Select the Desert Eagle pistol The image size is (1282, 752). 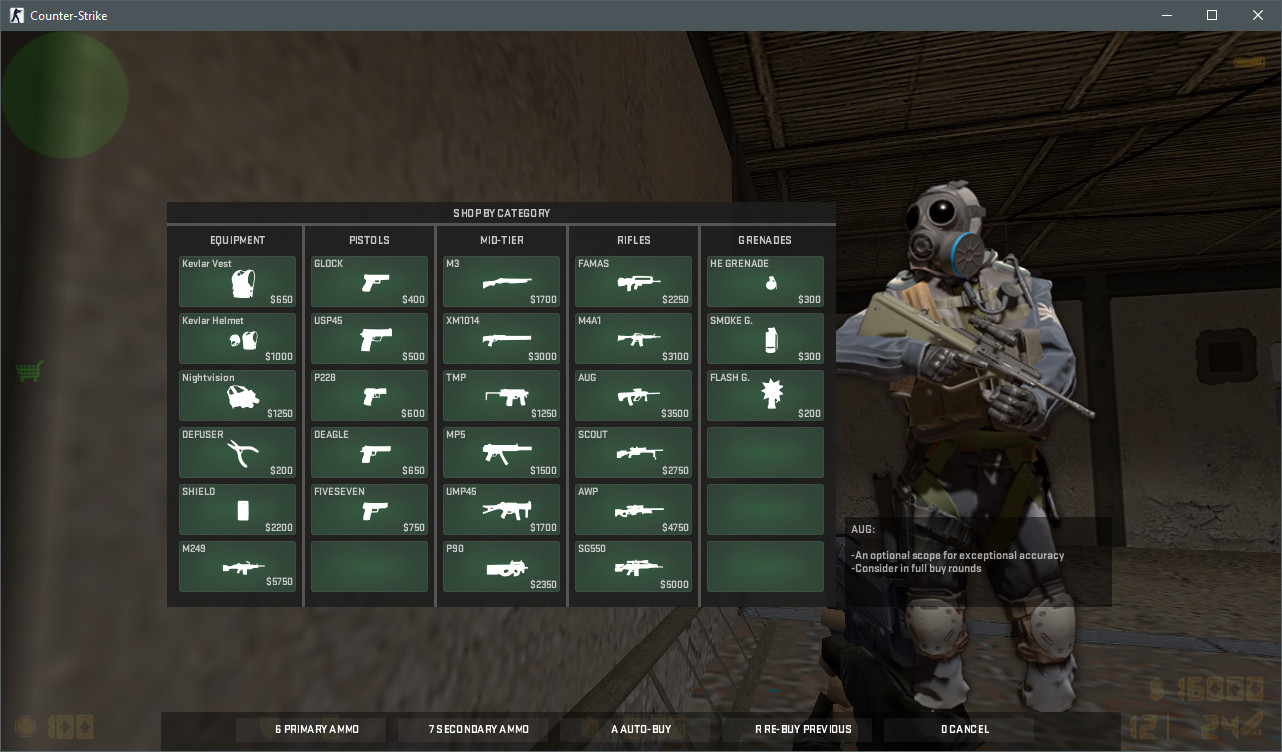pyautogui.click(x=368, y=452)
